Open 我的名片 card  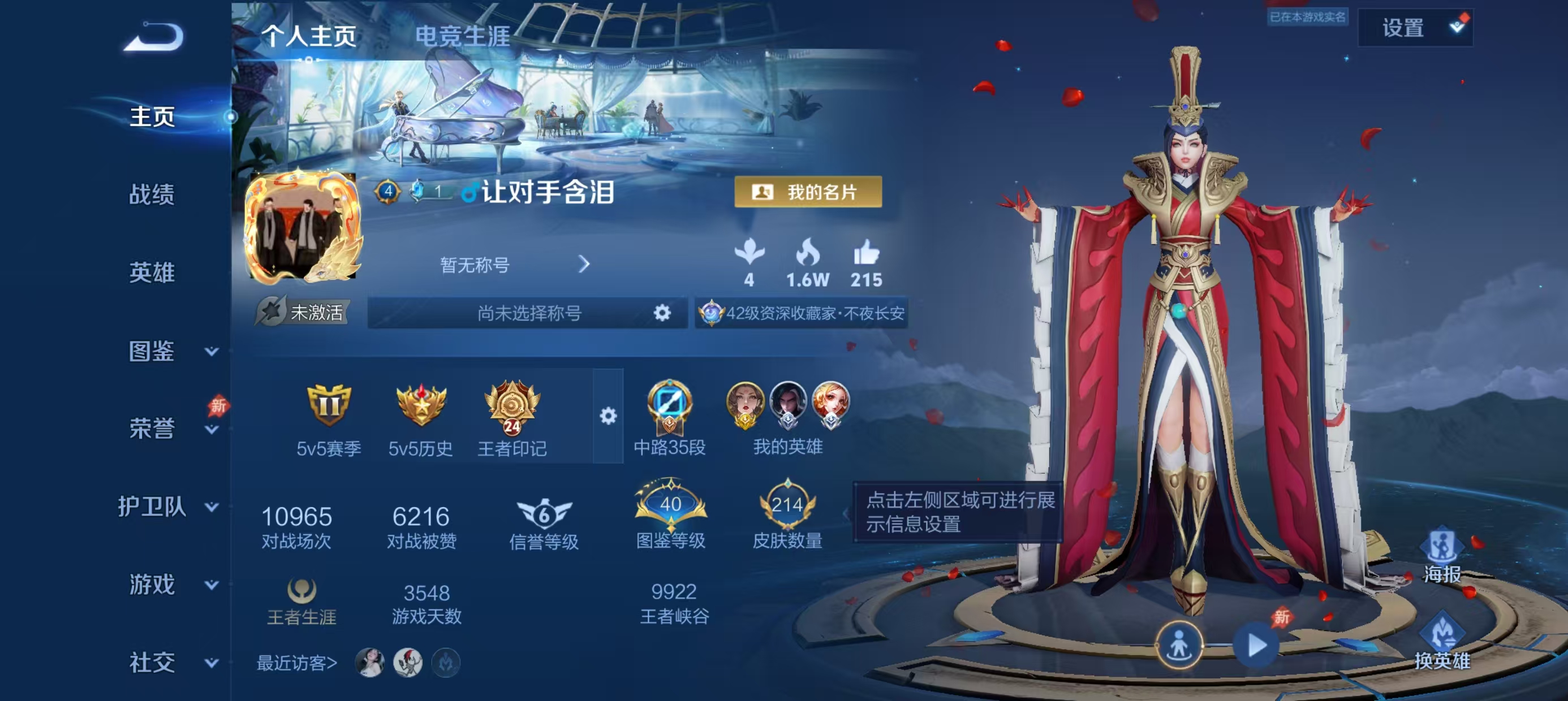click(x=808, y=192)
